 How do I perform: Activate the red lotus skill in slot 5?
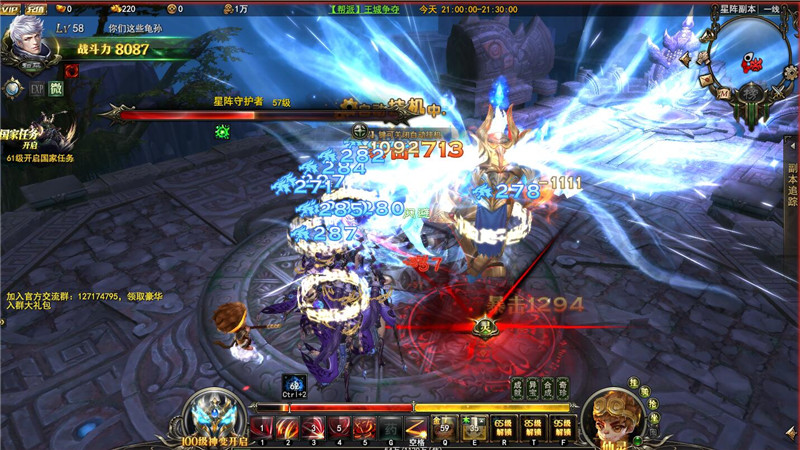click(x=365, y=427)
